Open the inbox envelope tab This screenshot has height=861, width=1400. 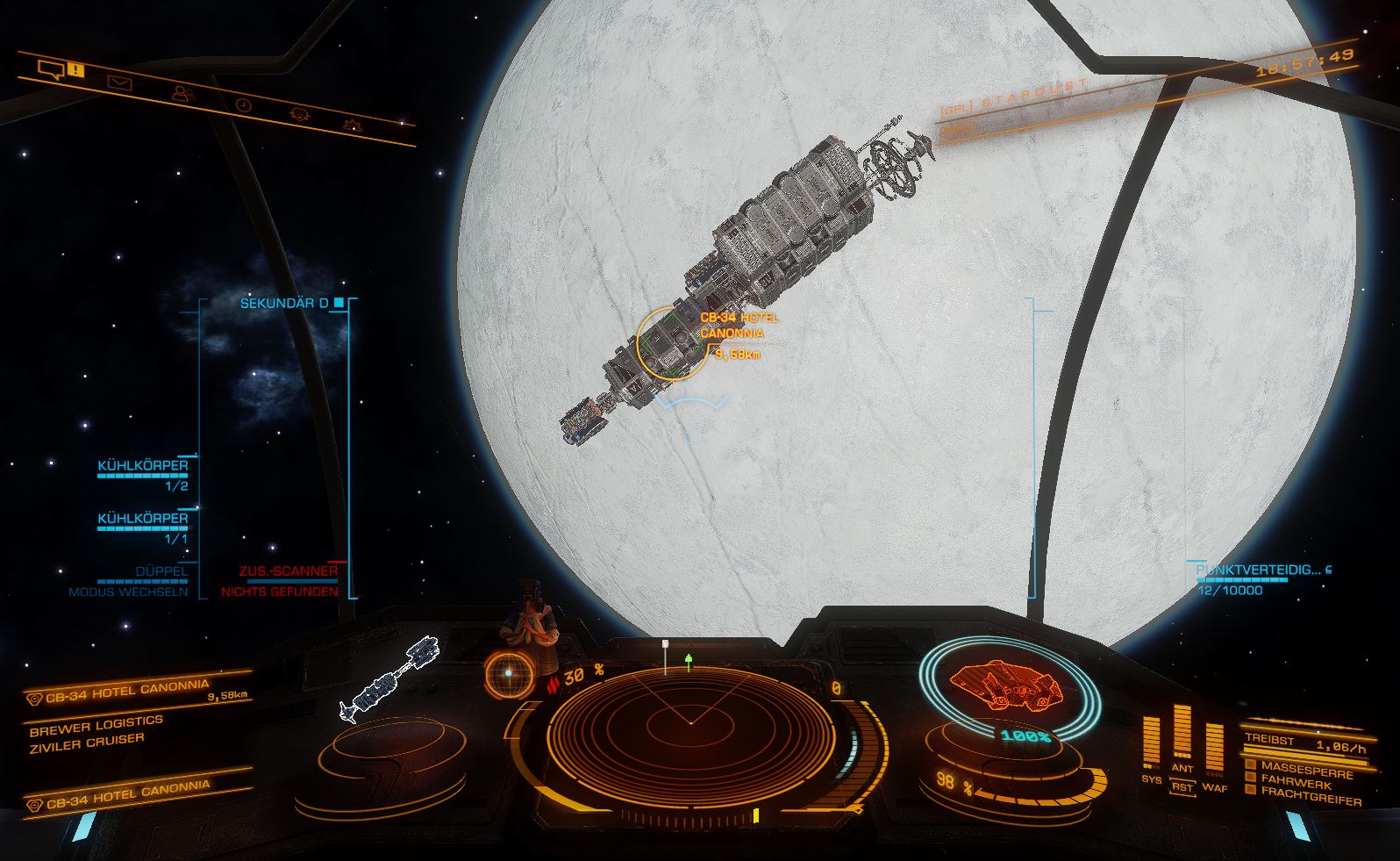coord(118,83)
